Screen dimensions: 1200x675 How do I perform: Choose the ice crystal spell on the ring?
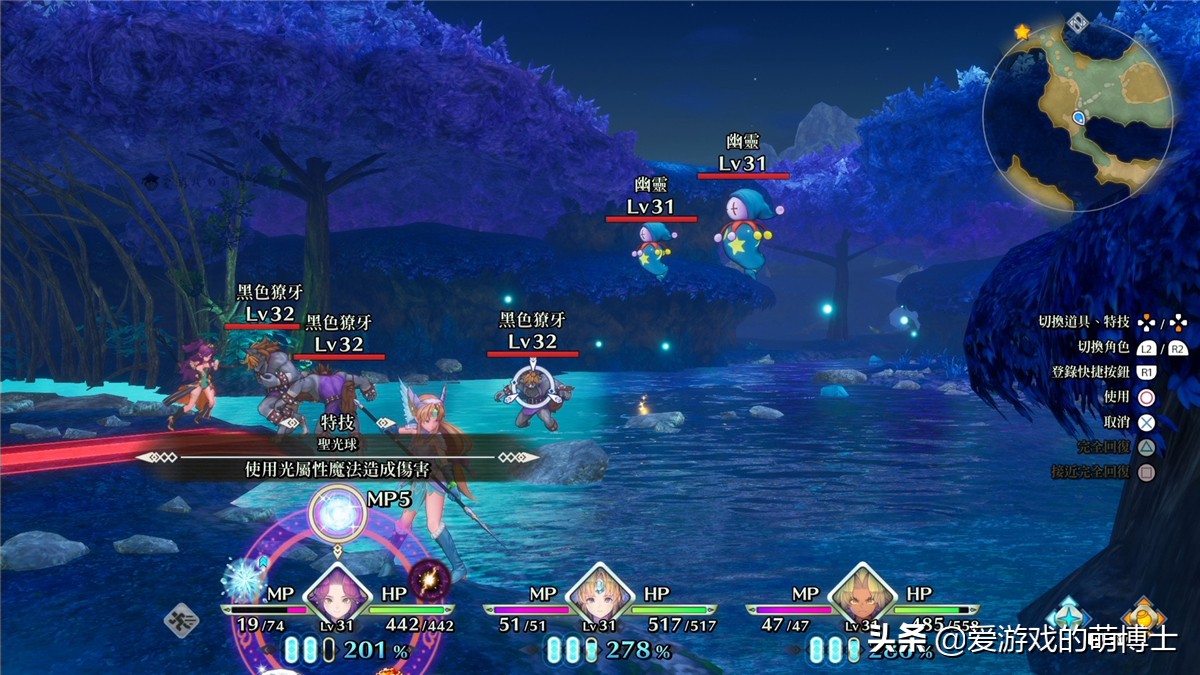coord(243,578)
